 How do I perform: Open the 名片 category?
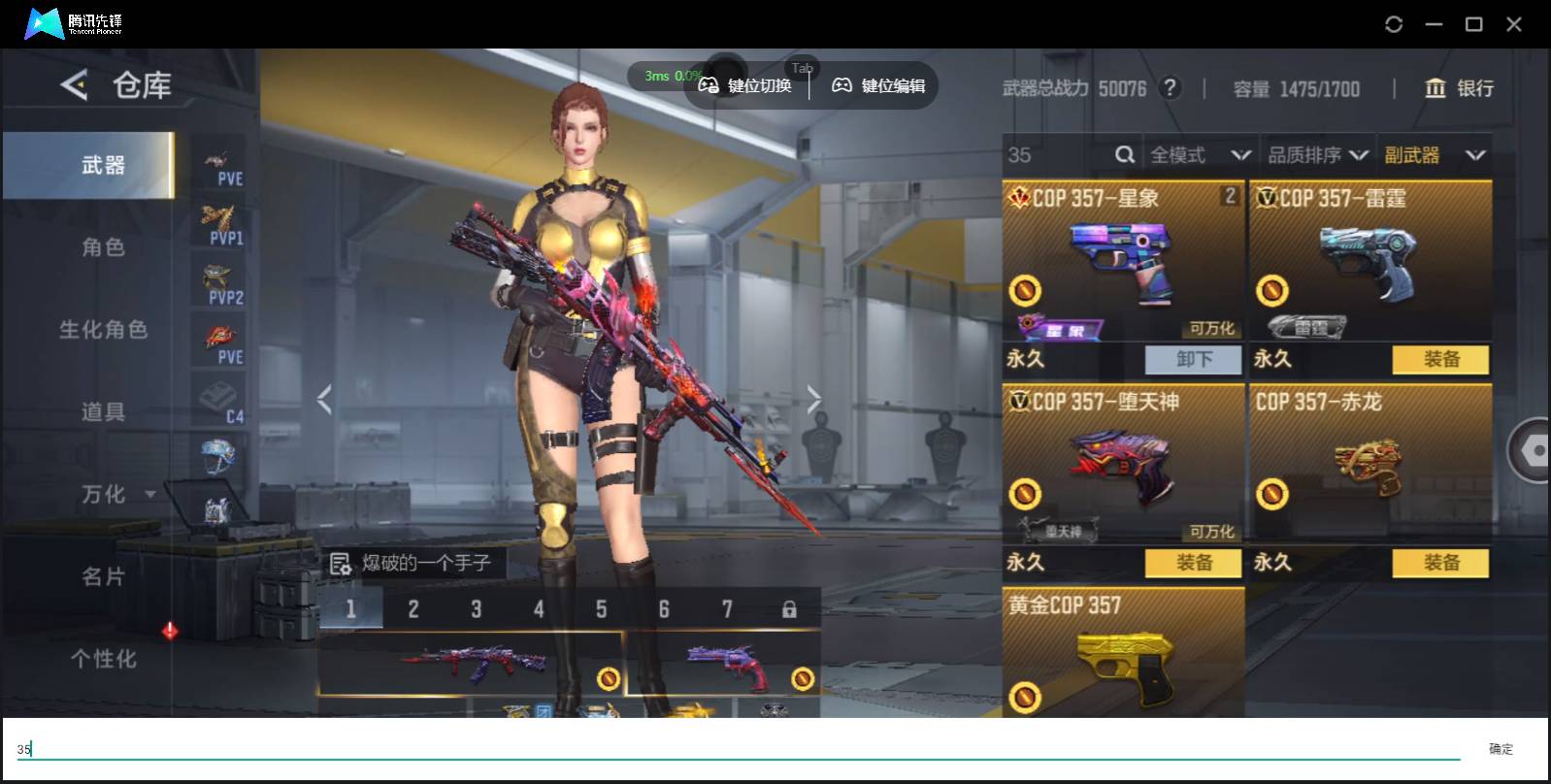(103, 577)
